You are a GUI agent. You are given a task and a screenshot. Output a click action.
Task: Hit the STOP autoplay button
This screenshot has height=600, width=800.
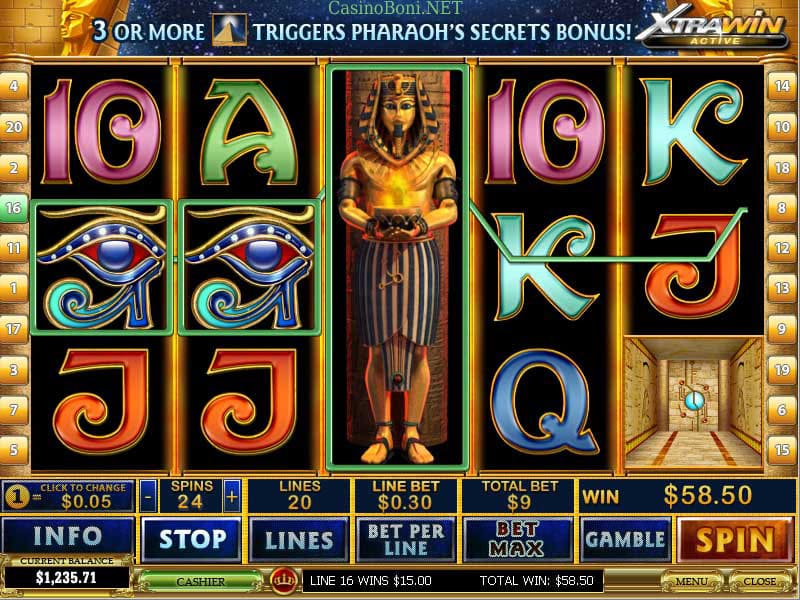(191, 539)
